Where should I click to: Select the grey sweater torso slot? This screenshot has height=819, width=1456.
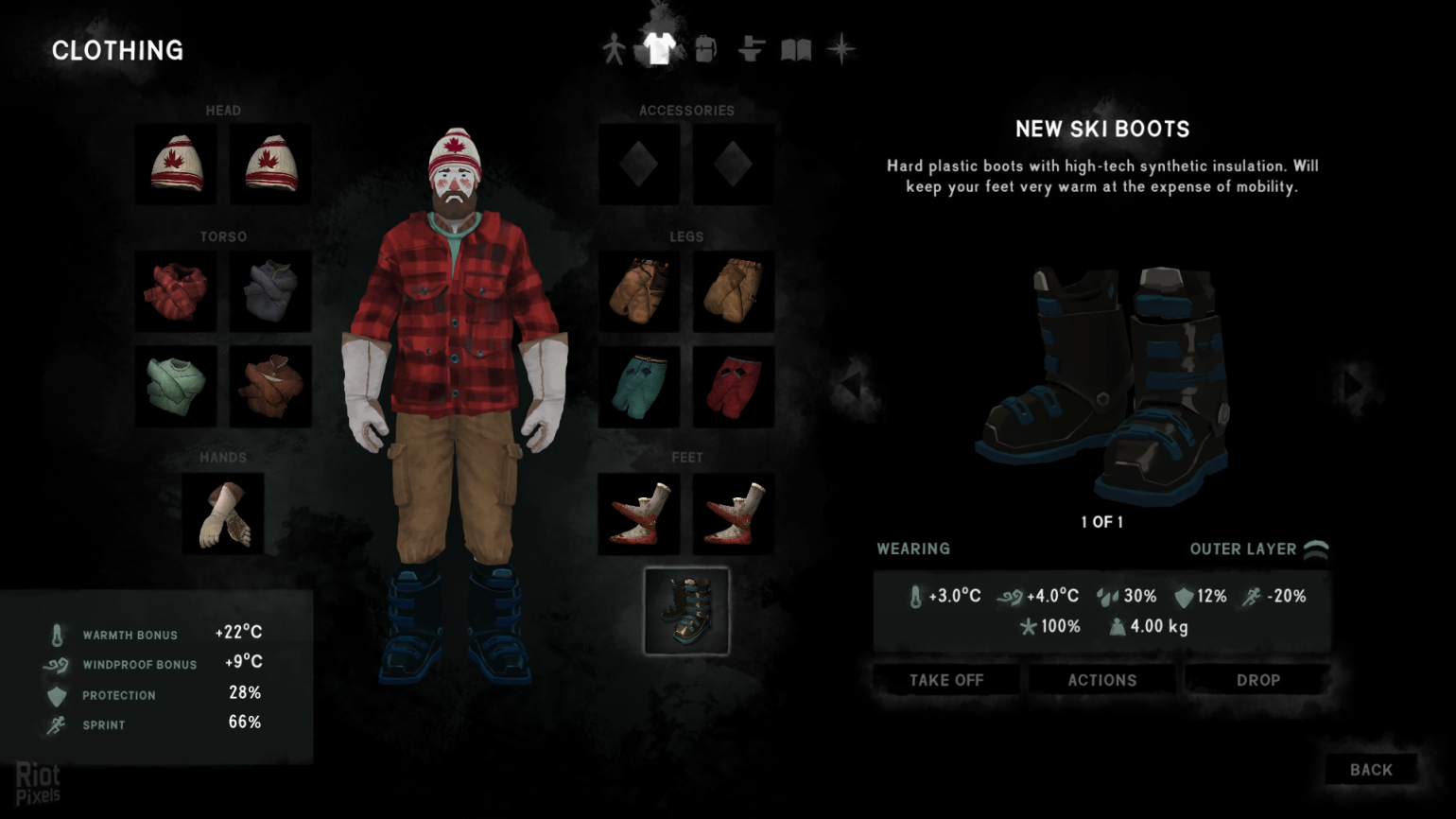[270, 291]
